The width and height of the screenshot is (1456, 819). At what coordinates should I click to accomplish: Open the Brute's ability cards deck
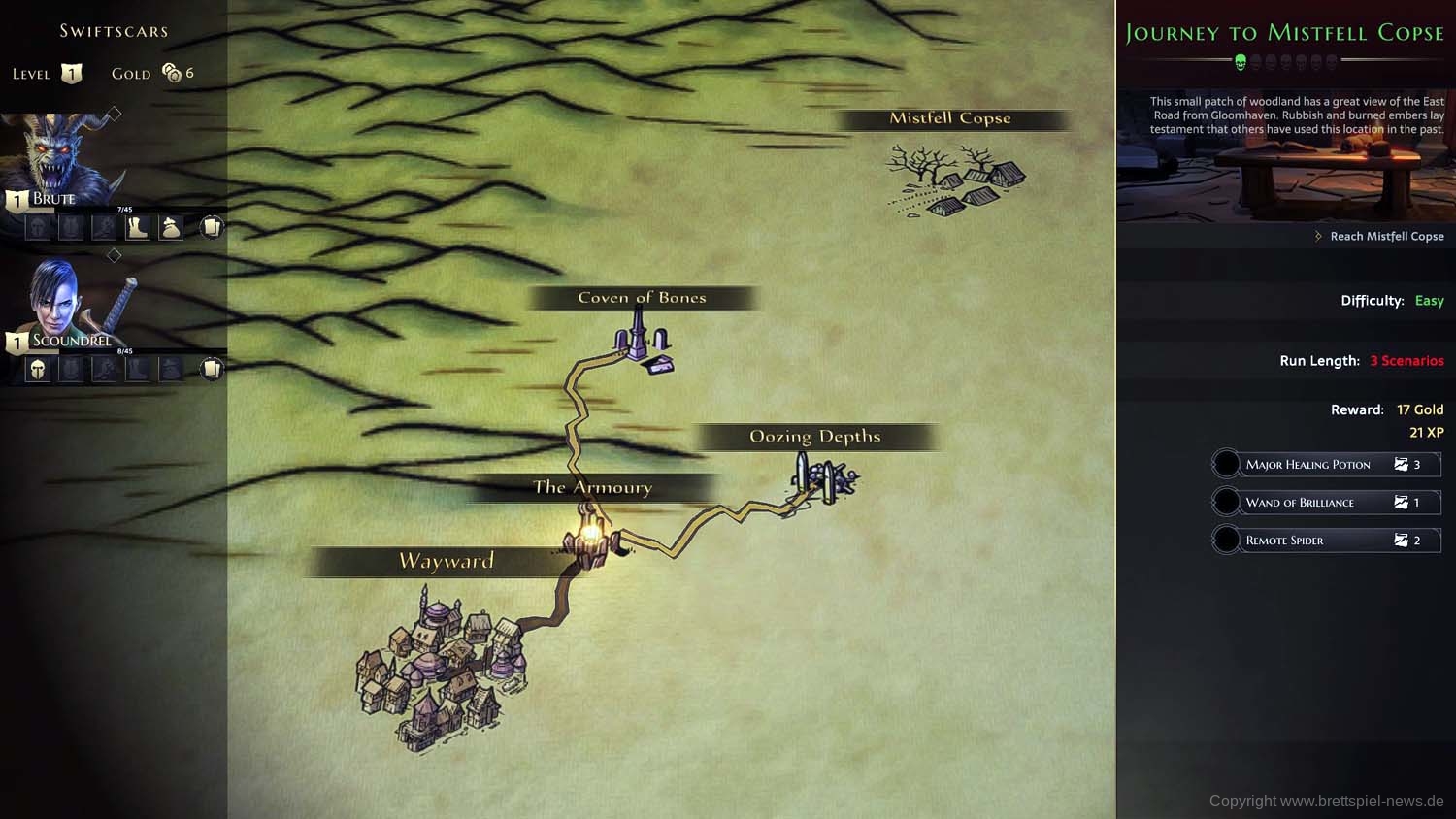click(x=212, y=227)
